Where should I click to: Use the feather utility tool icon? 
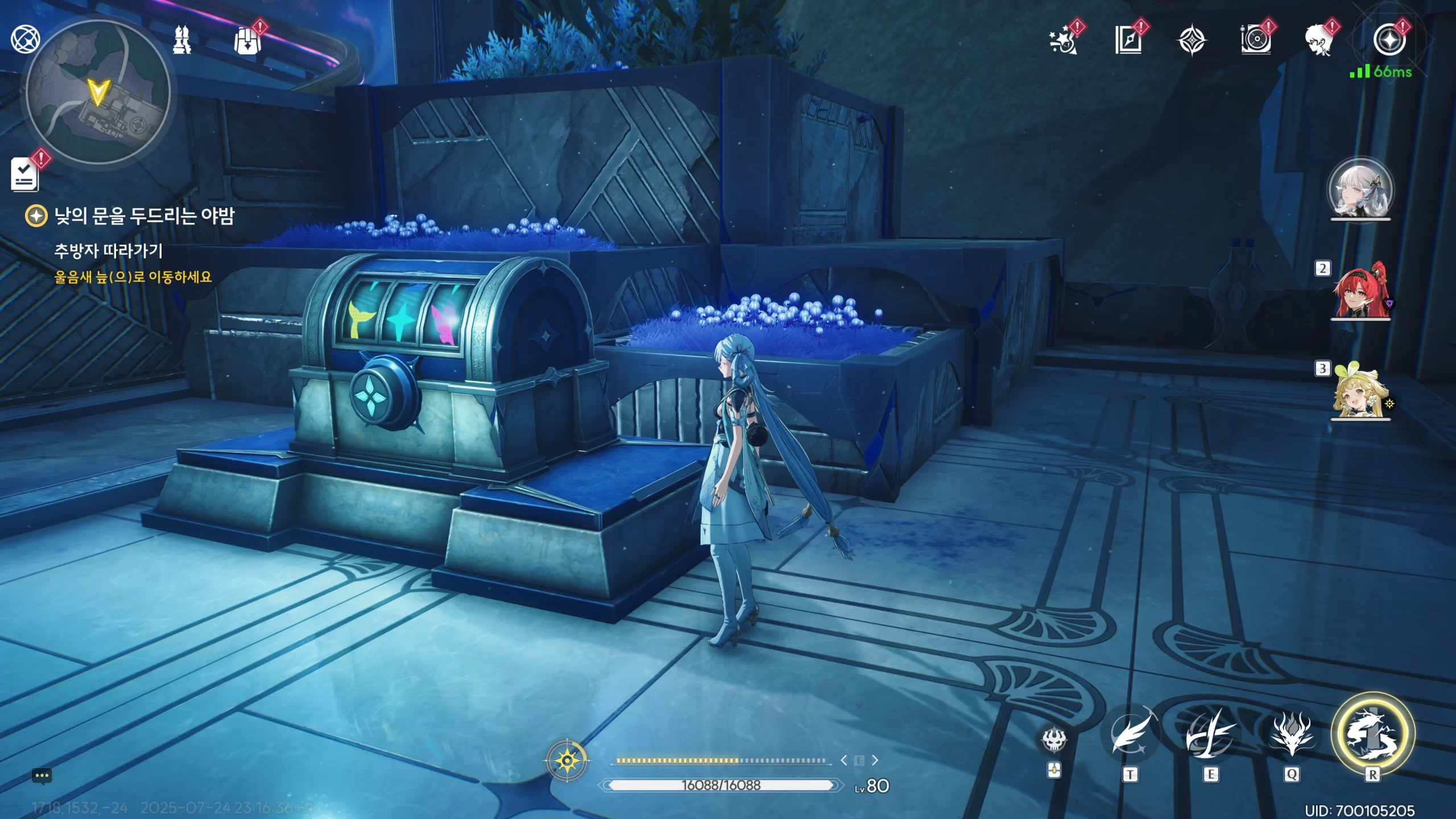point(1130,735)
